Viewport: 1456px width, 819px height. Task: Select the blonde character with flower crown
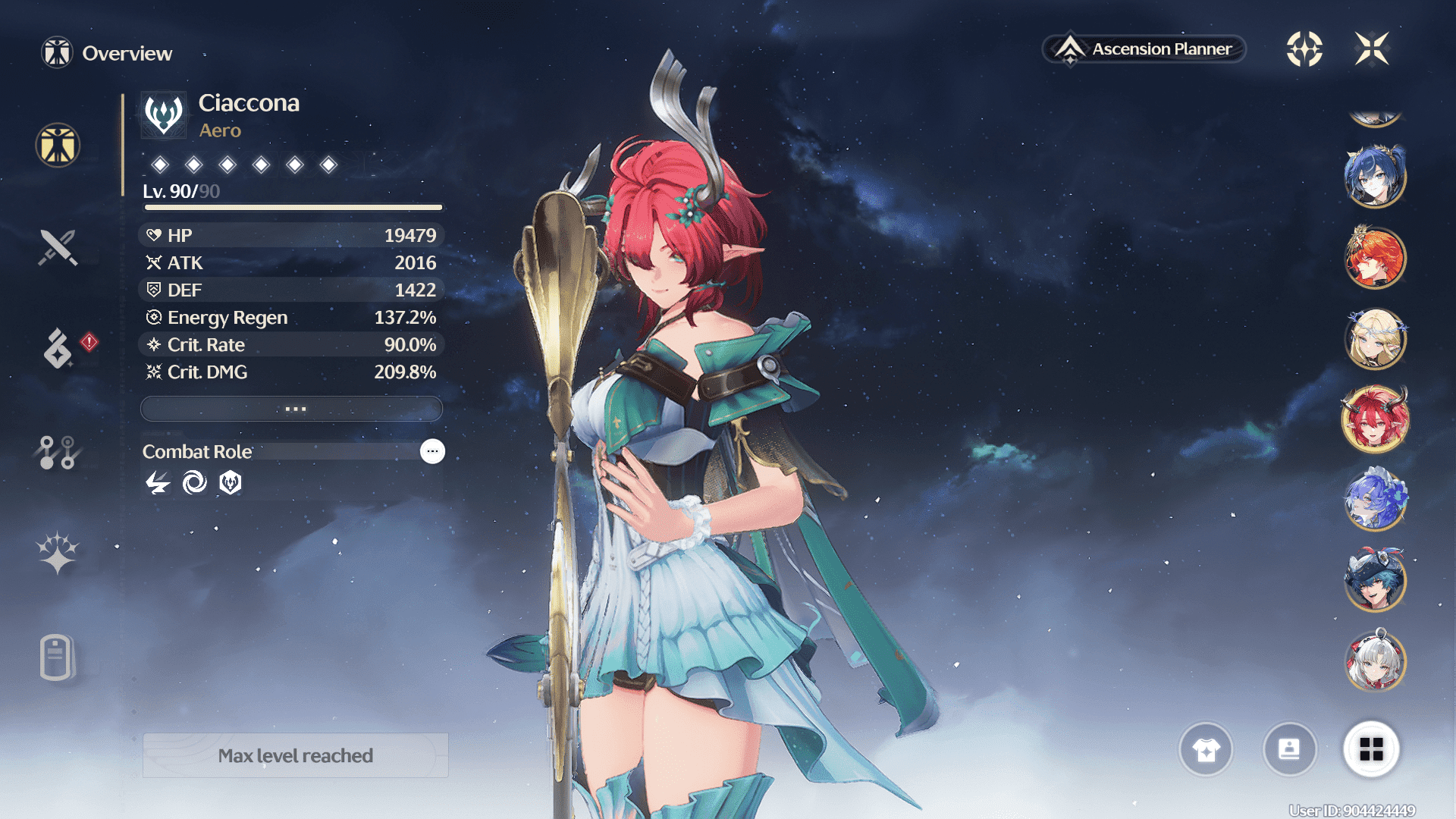pyautogui.click(x=1375, y=339)
